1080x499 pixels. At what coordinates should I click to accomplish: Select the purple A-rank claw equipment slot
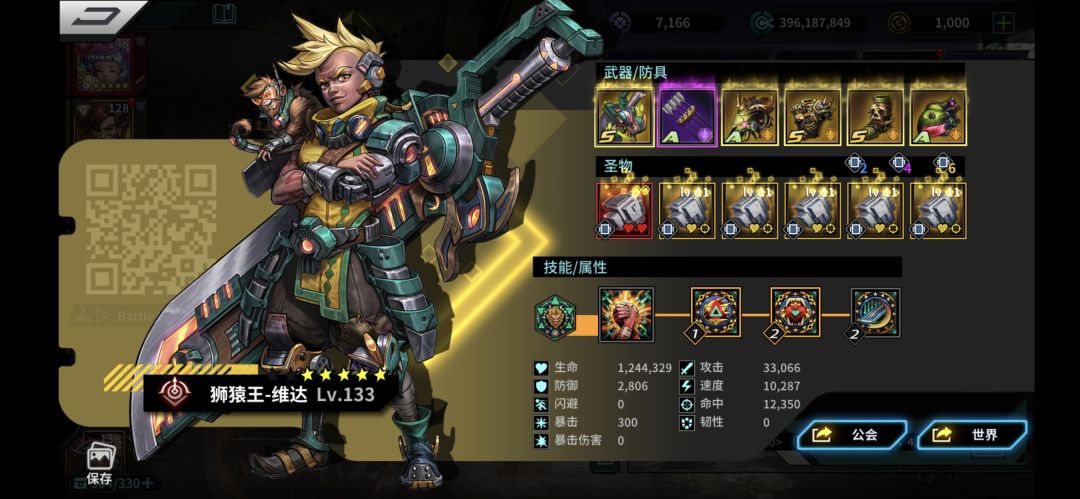(686, 117)
